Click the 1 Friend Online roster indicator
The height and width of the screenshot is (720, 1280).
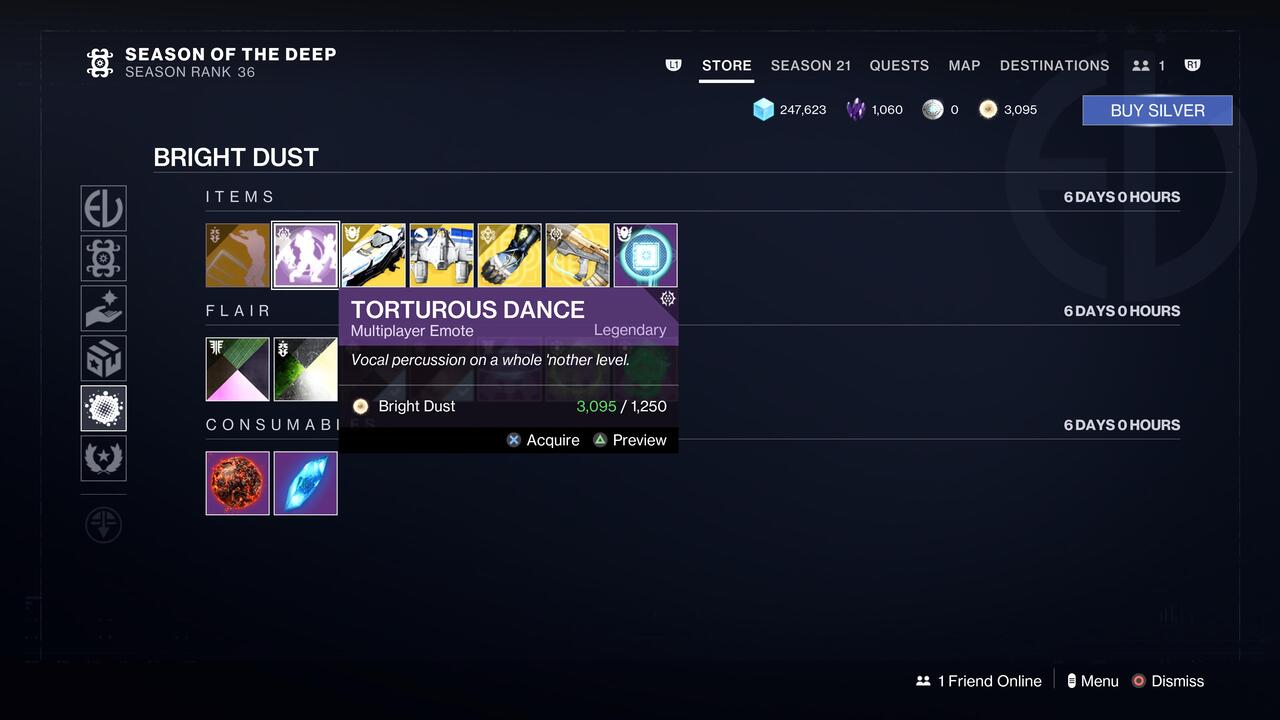(x=978, y=681)
